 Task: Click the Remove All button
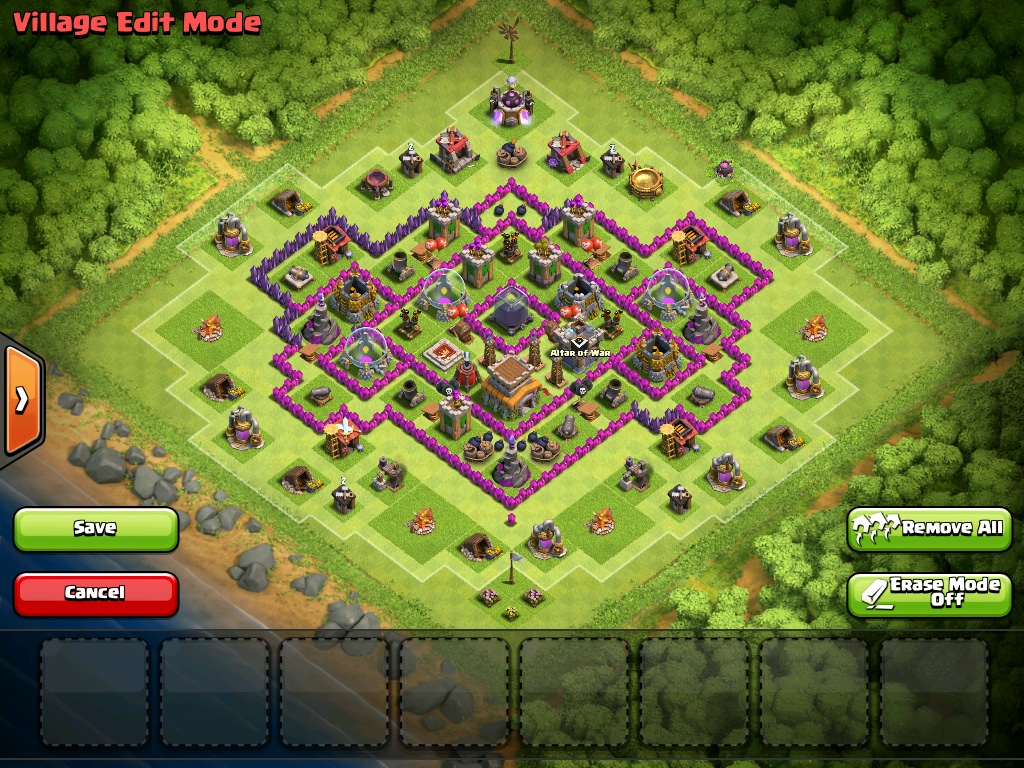(x=930, y=528)
